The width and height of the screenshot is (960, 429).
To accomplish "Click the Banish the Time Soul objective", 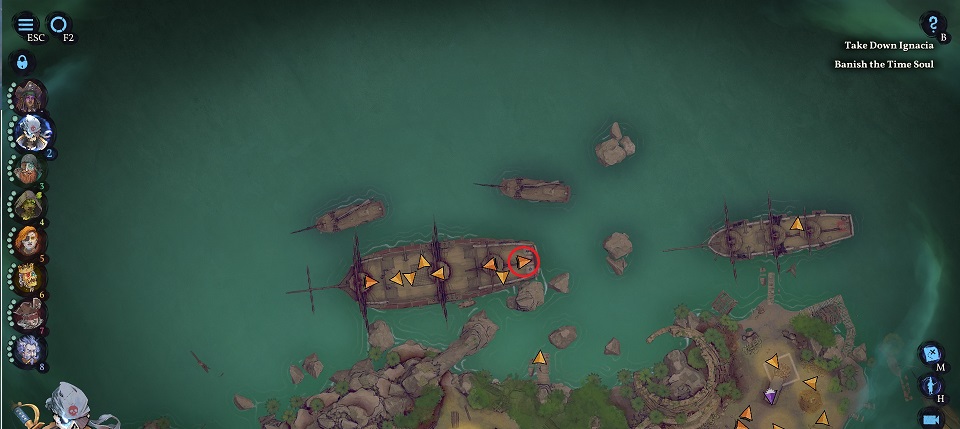I will coord(883,64).
